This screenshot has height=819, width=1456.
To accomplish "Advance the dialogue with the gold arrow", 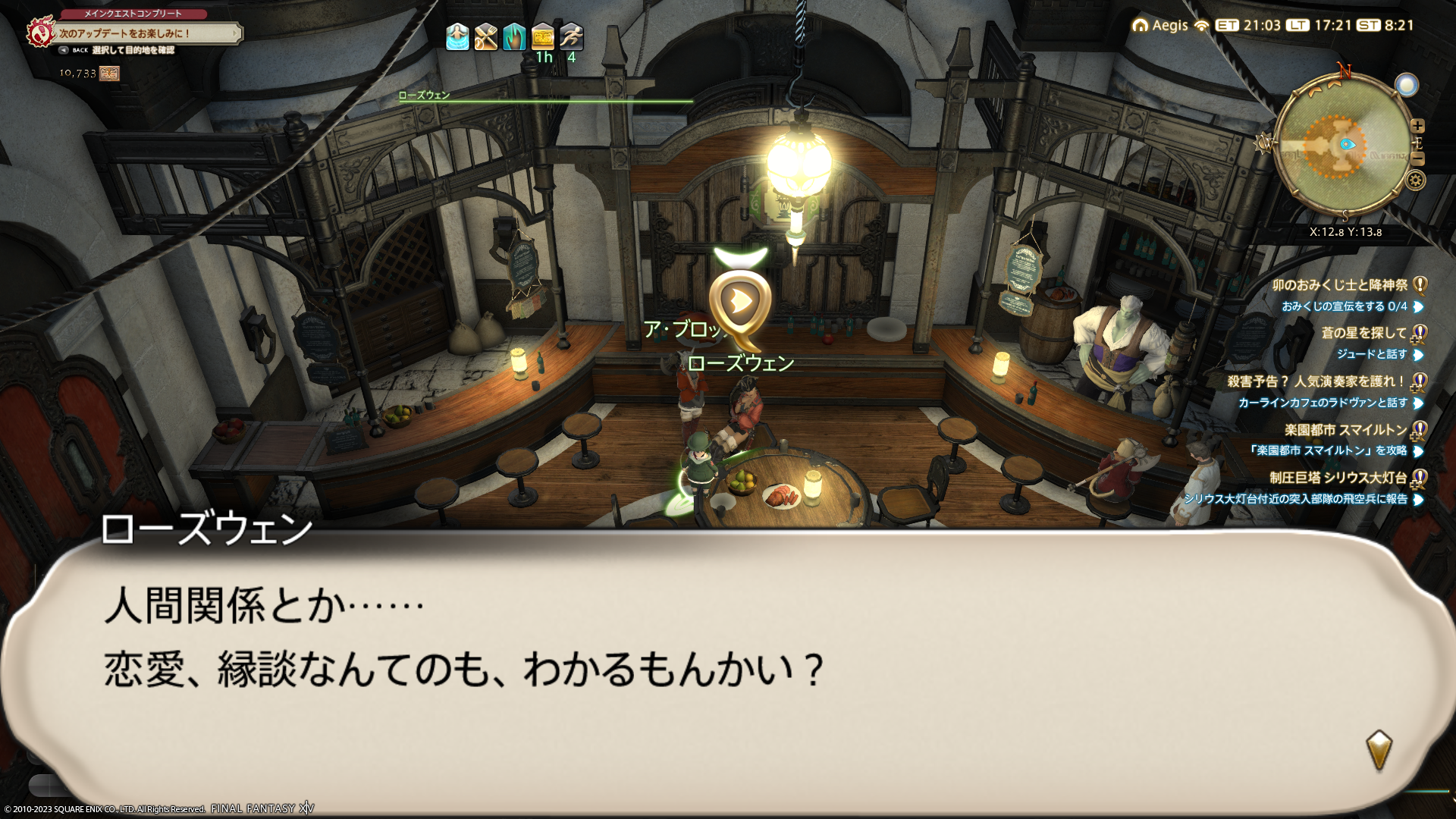I will pos(1379,749).
